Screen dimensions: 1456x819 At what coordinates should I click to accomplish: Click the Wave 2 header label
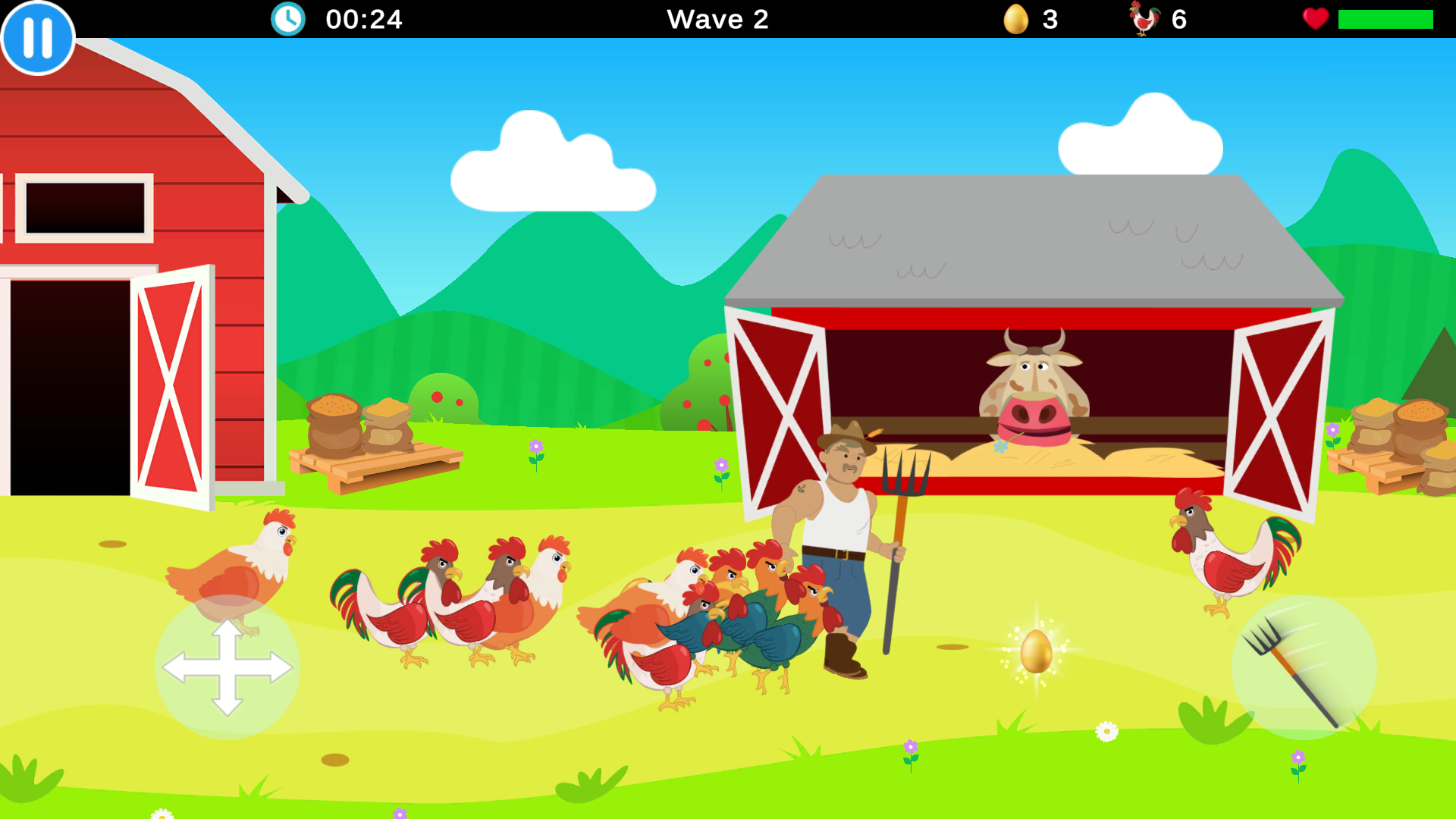pyautogui.click(x=717, y=19)
